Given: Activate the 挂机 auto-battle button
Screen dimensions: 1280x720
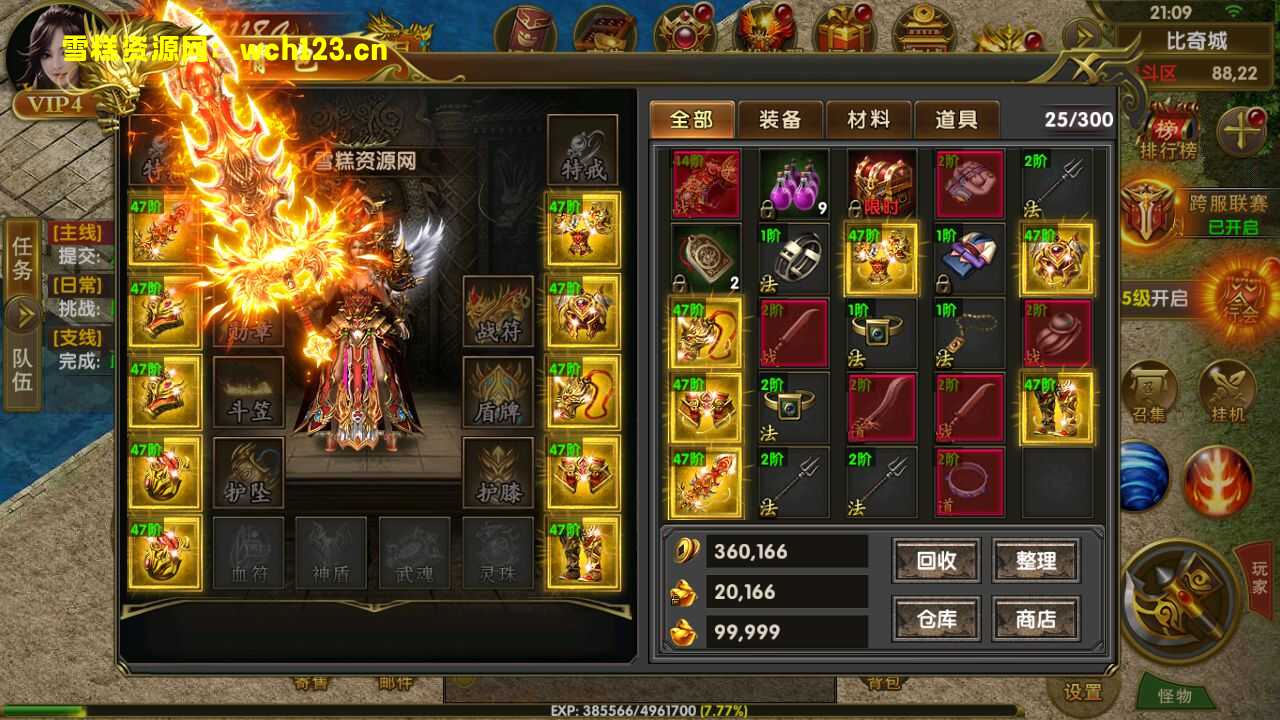Looking at the screenshot, I should (1226, 391).
